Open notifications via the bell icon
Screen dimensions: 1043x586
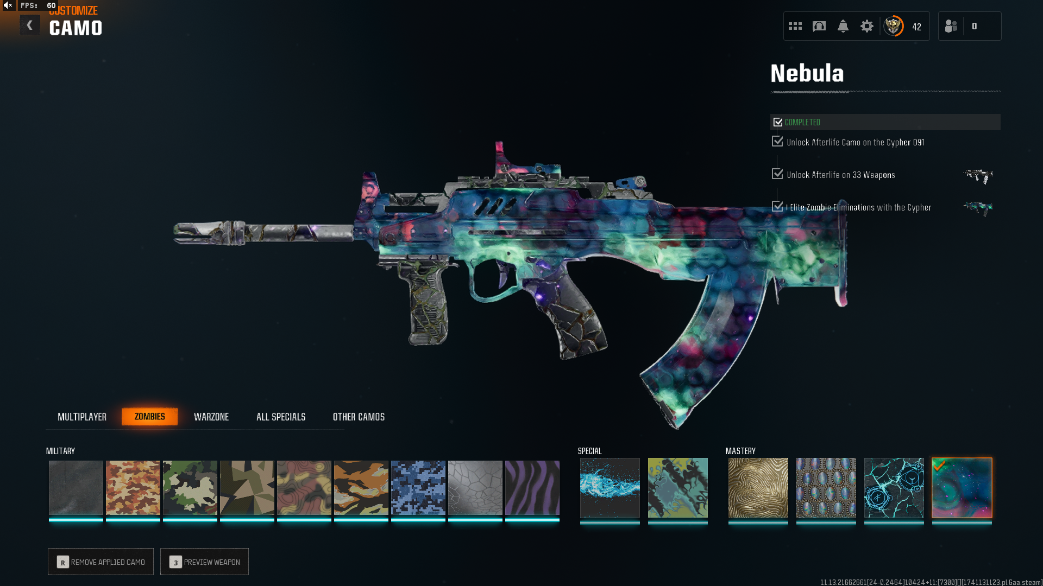click(x=843, y=26)
